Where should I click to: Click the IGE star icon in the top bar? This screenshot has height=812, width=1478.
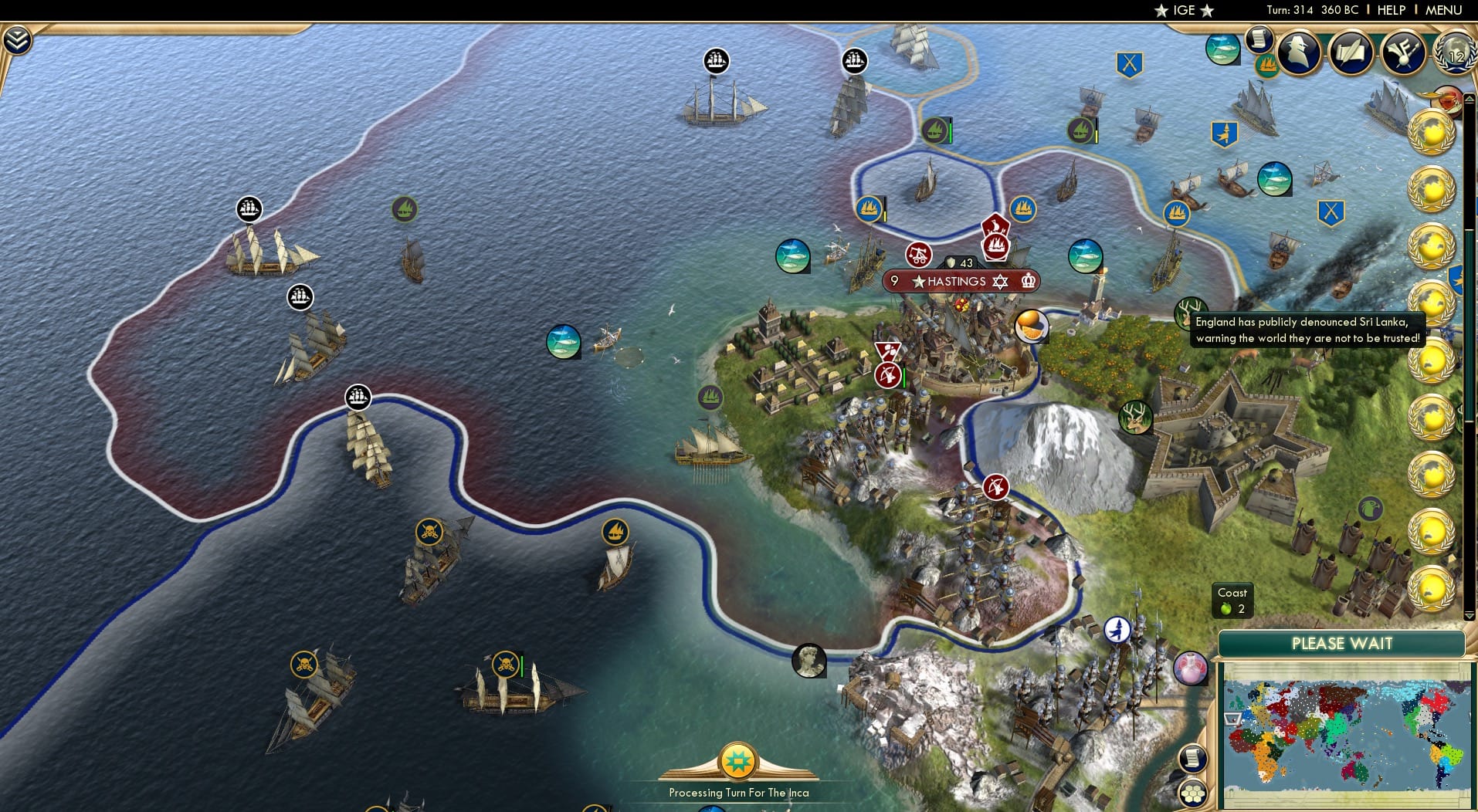(1161, 10)
